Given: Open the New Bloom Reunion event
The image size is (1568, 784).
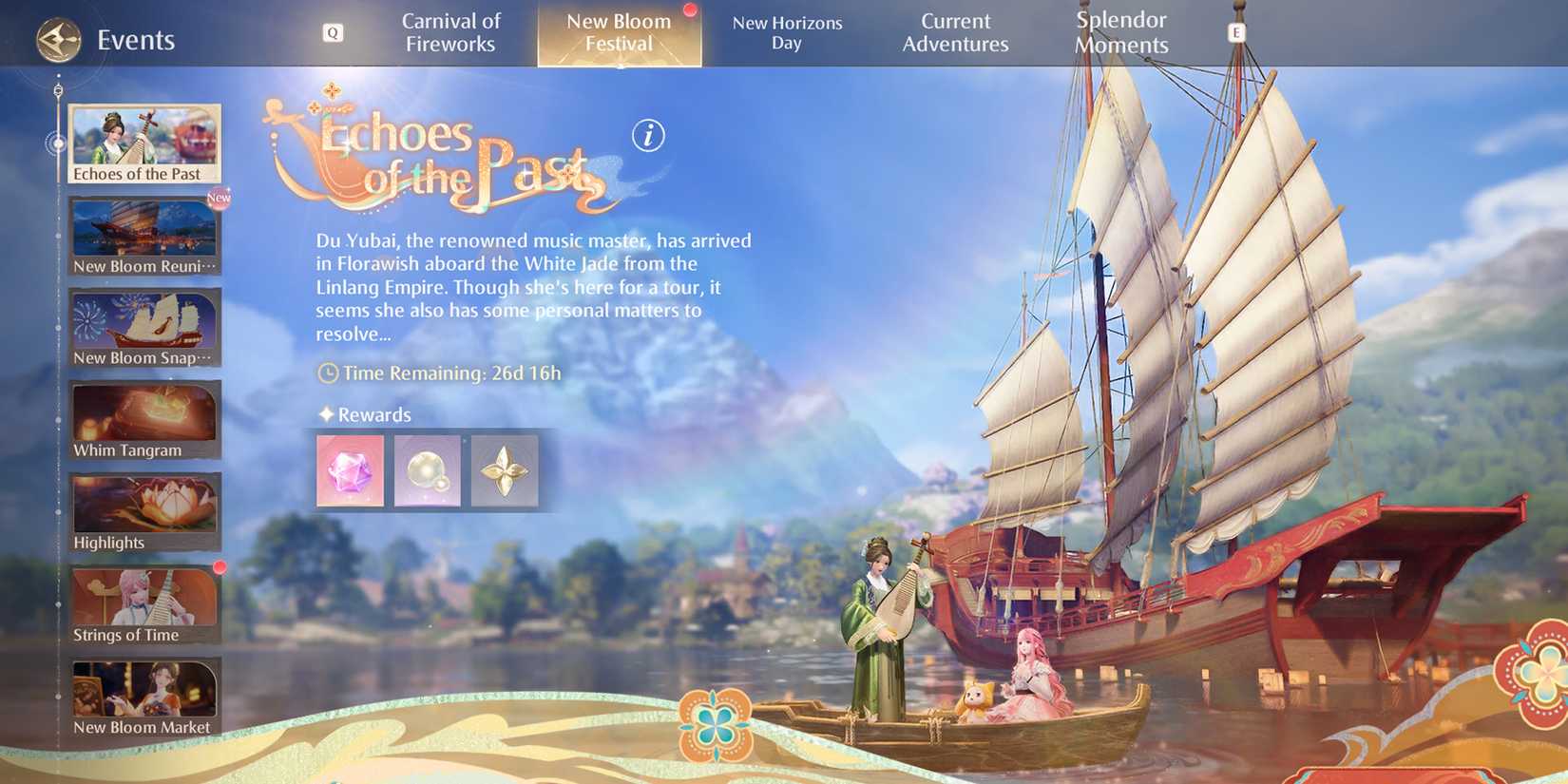Looking at the screenshot, I should pos(143,234).
